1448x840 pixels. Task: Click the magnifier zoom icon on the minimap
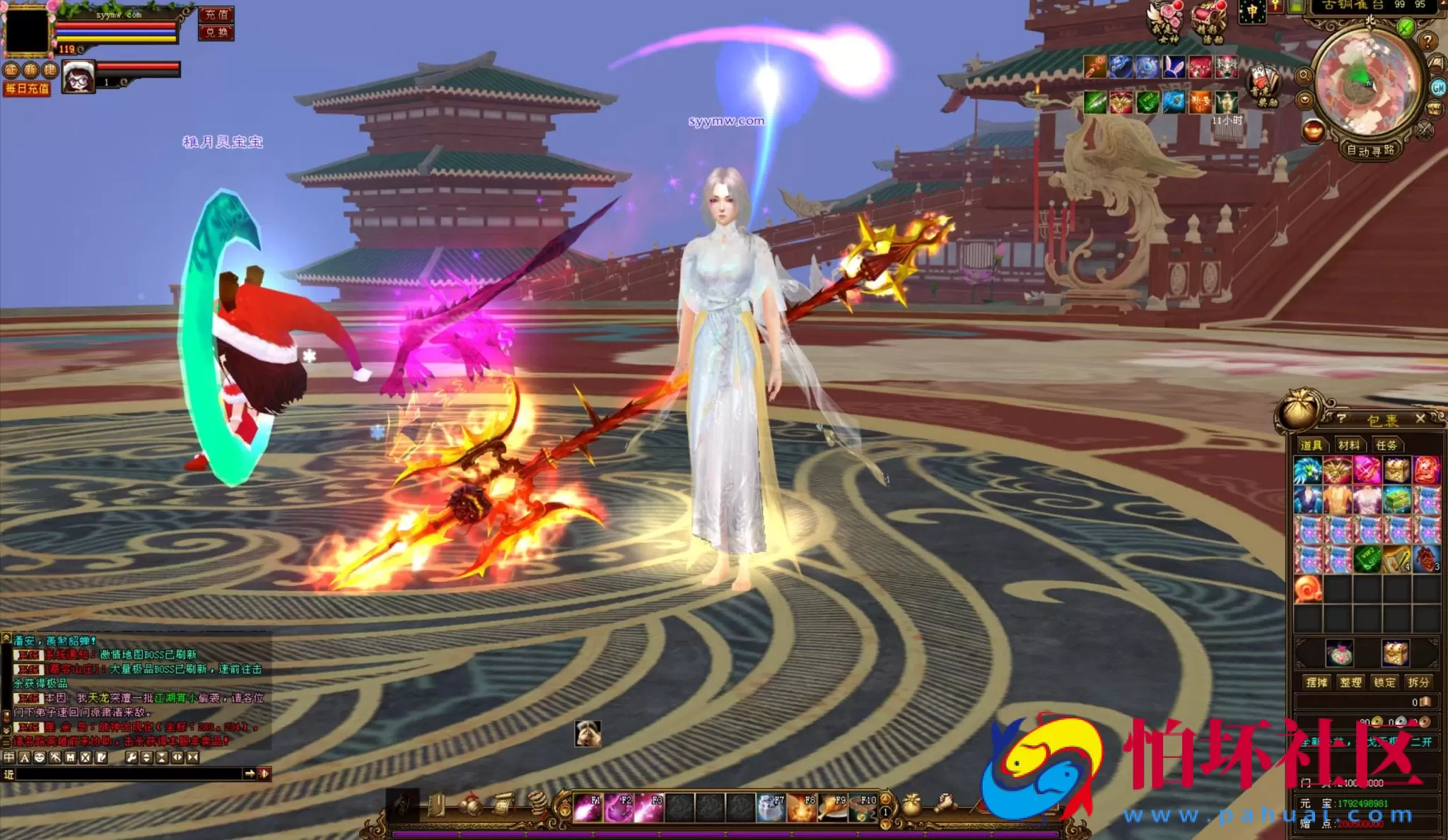tap(1304, 75)
